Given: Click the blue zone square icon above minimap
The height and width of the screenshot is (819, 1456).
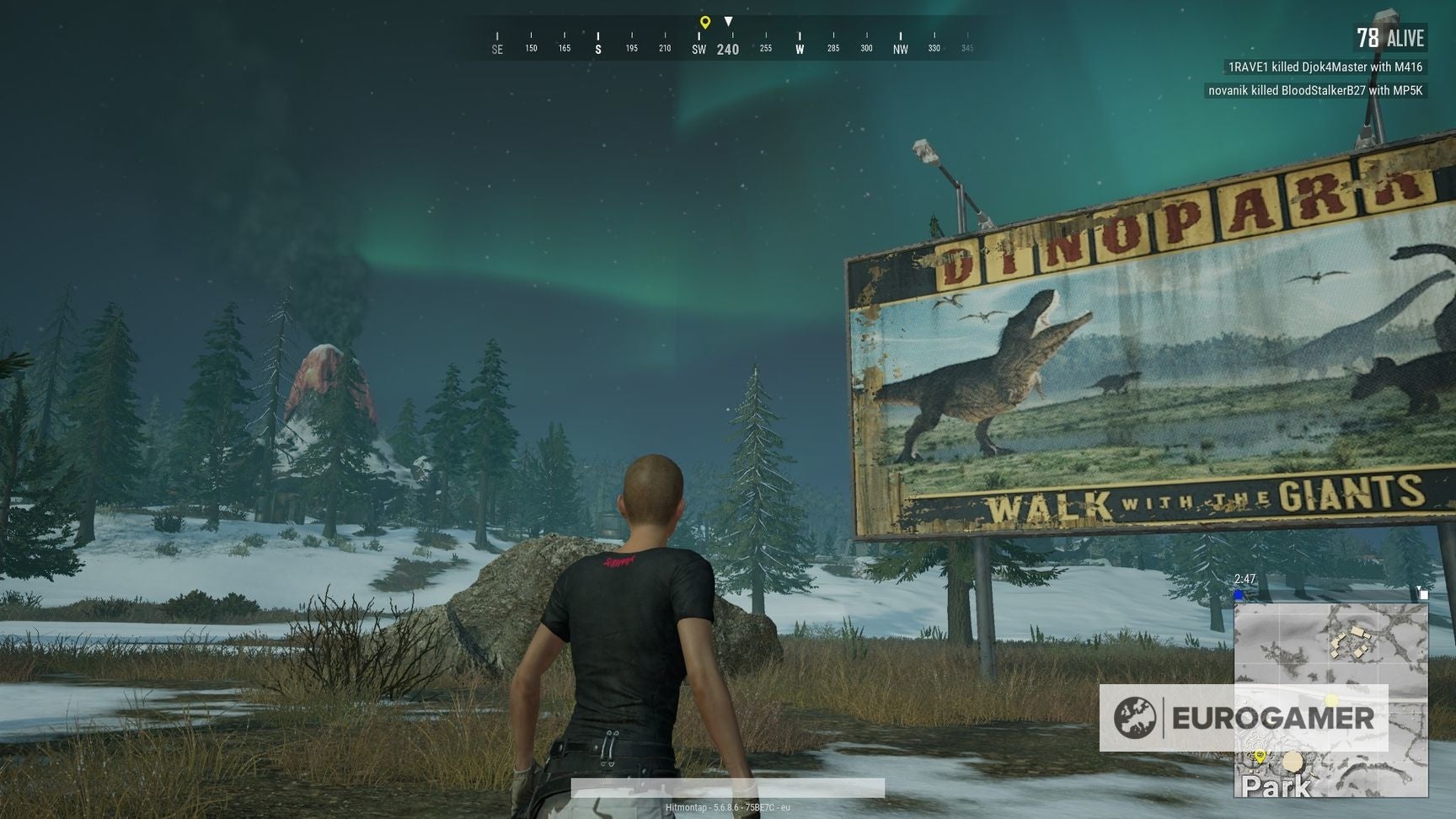Looking at the screenshot, I should coord(1239,594).
